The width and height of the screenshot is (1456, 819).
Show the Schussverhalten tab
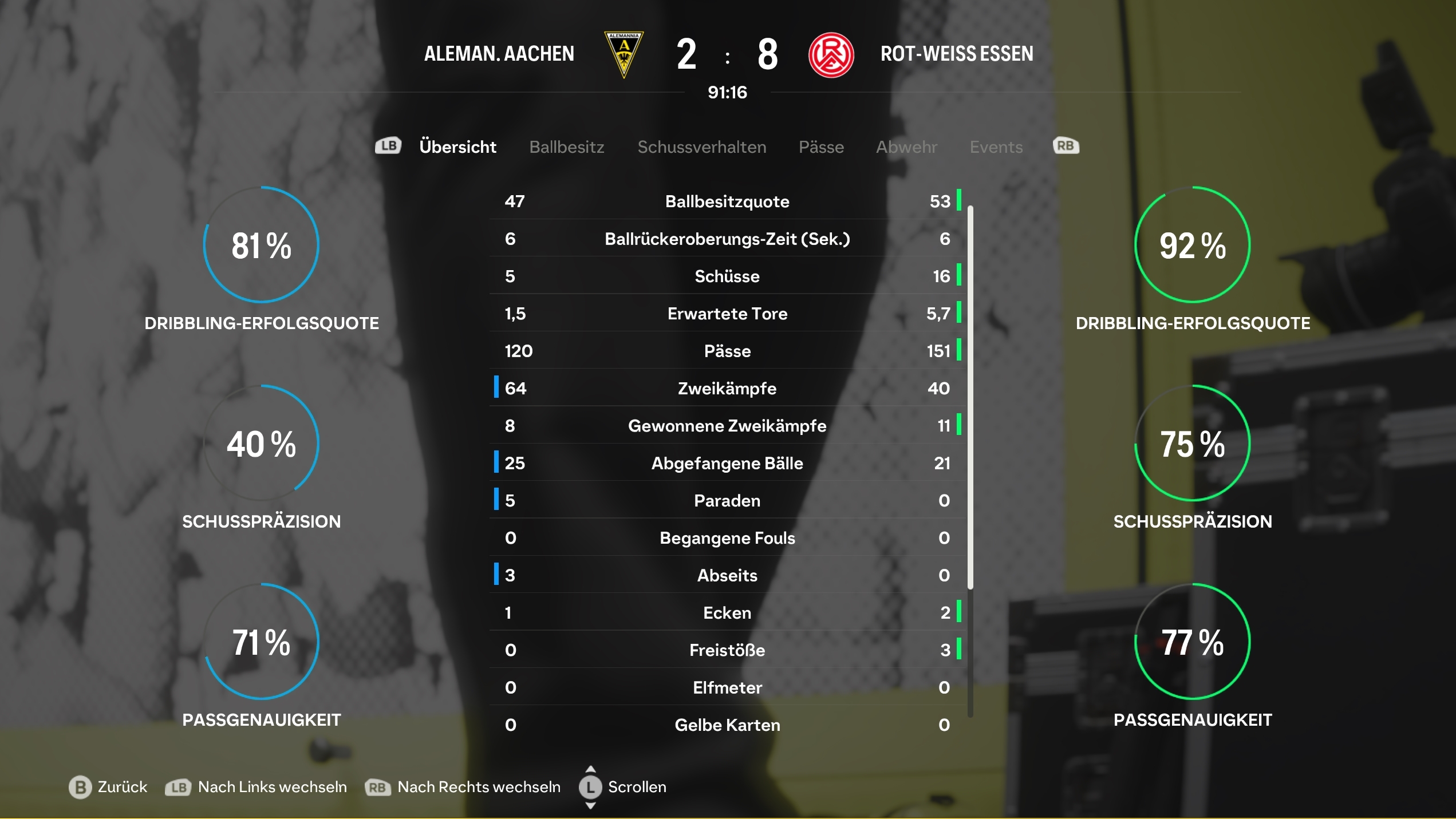point(701,147)
